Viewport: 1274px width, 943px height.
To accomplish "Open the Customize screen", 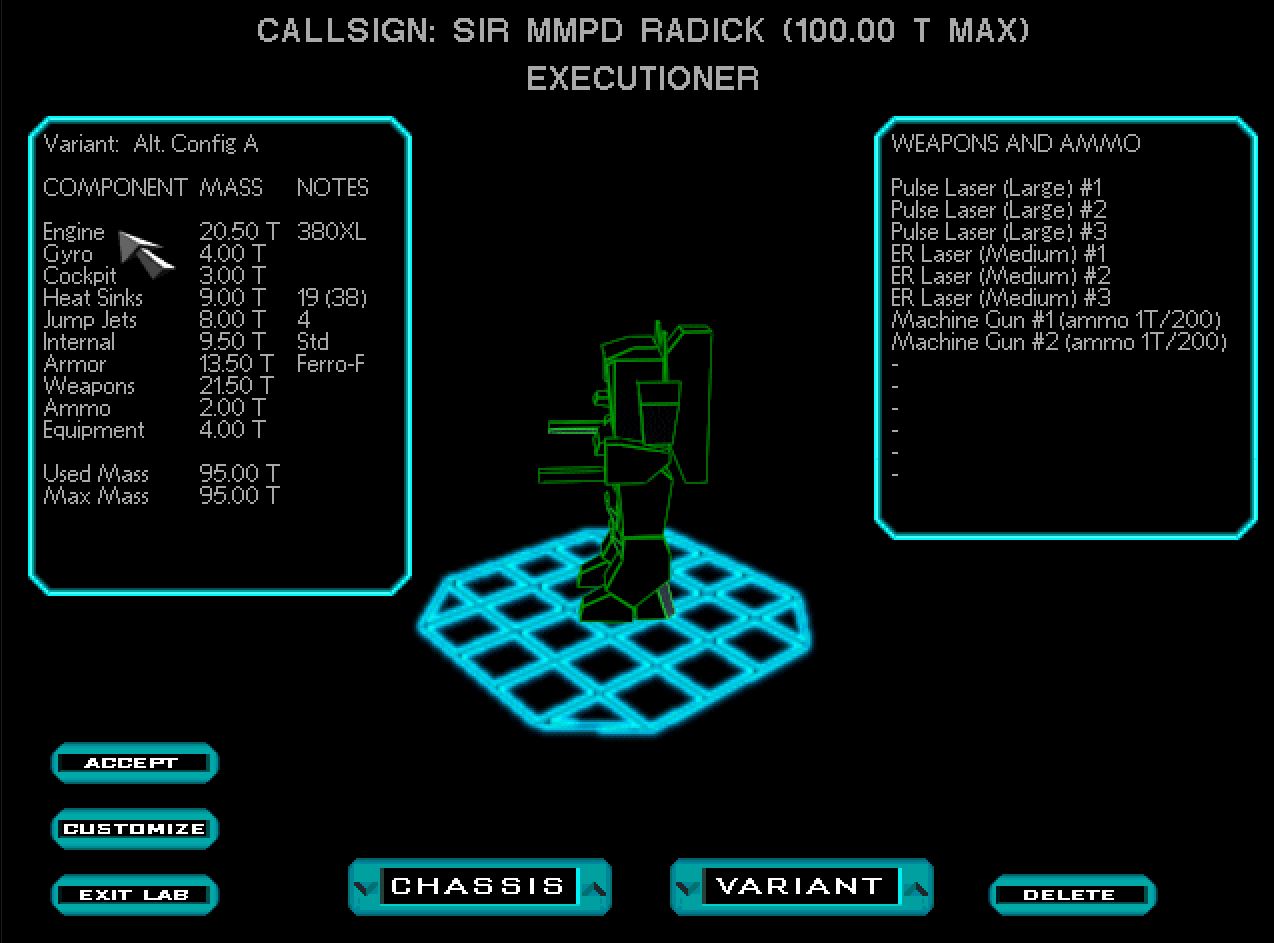I will [133, 829].
